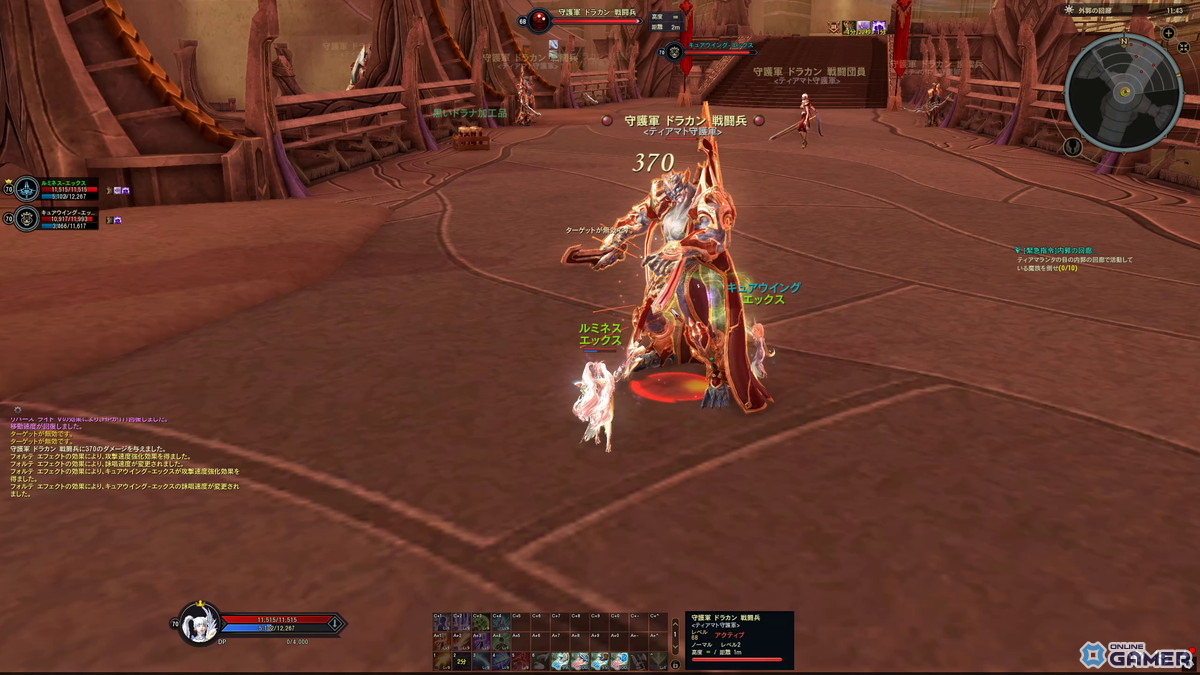
Task: Activate the red skill in slot 5
Action: (x=519, y=661)
